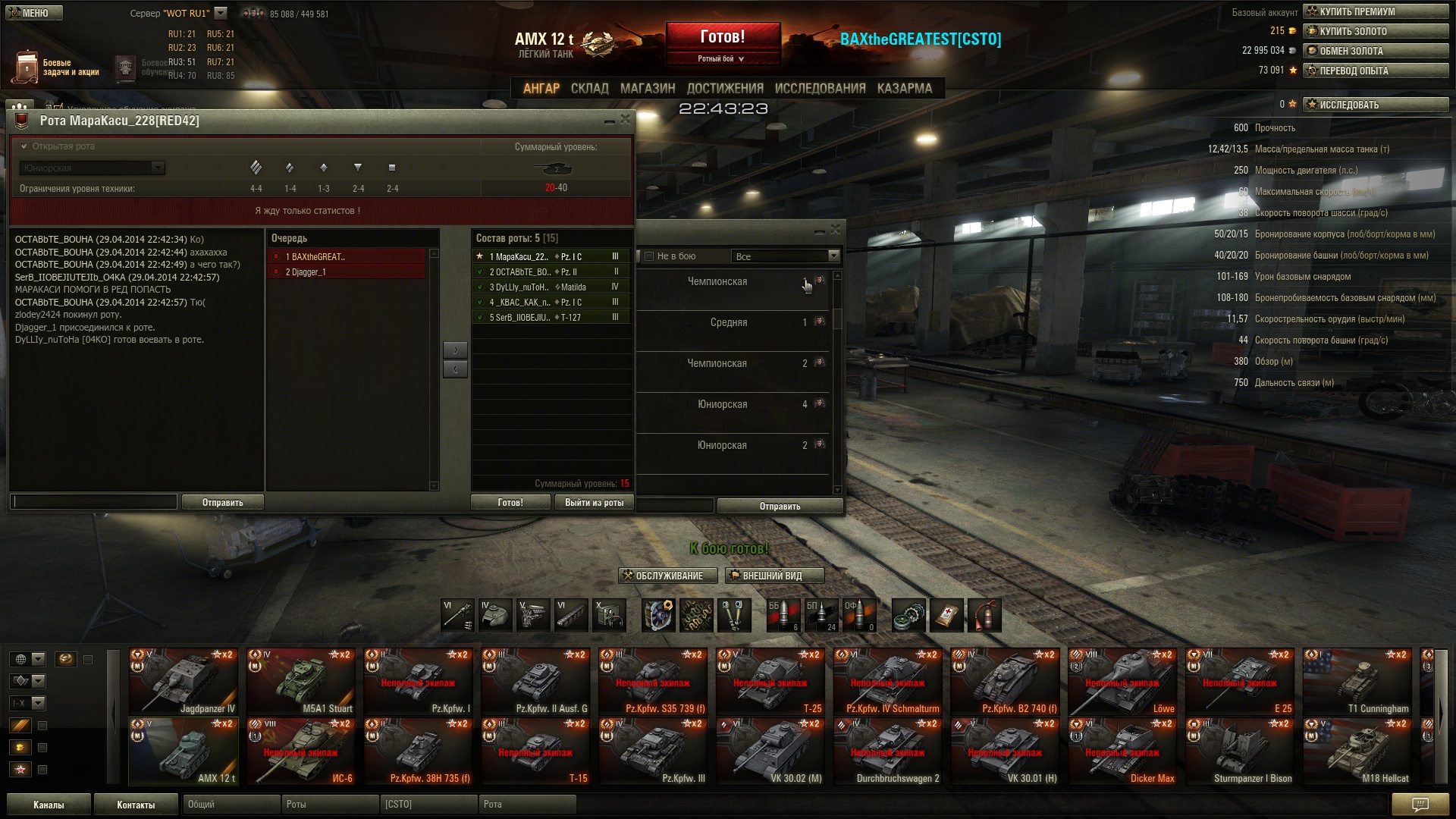1456x819 pixels.
Task: Toggle the Не в бою checkbox
Action: tap(649, 256)
